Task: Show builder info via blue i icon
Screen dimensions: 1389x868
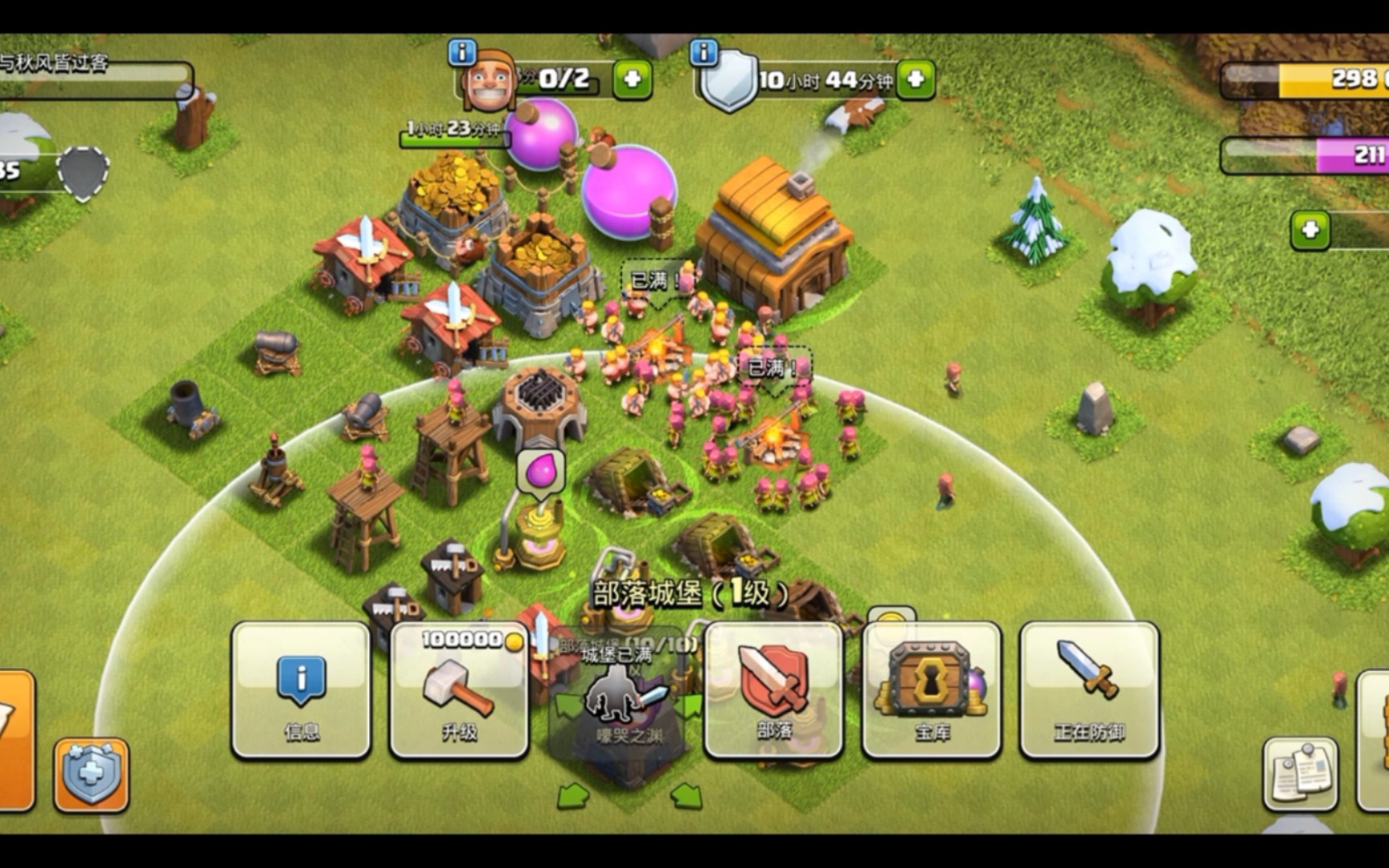Action: [462, 52]
